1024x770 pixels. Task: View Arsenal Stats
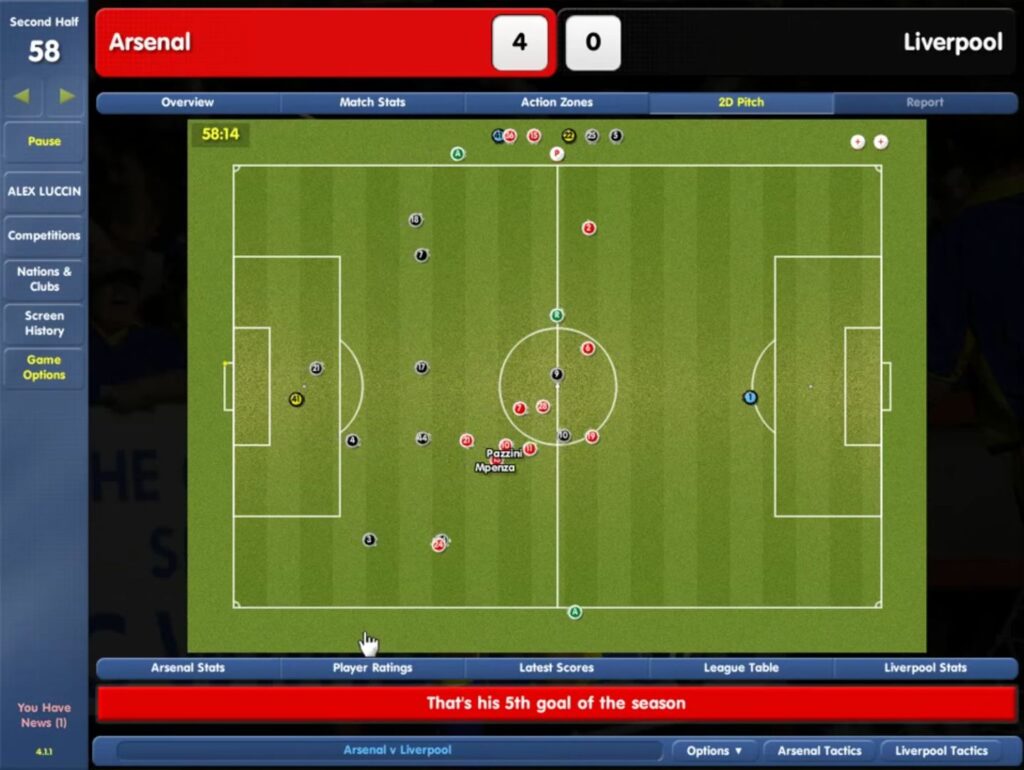click(x=188, y=668)
